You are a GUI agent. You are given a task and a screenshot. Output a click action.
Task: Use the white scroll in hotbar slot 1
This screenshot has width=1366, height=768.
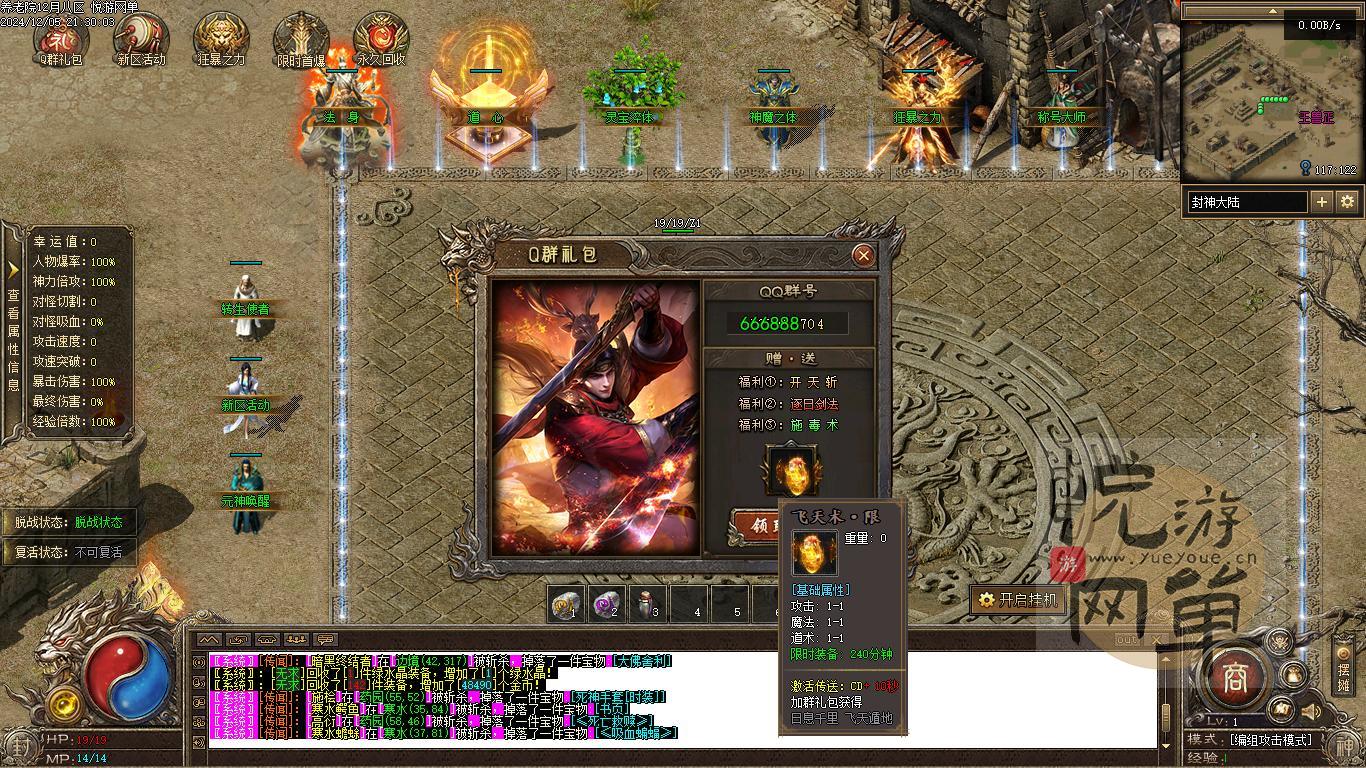567,605
